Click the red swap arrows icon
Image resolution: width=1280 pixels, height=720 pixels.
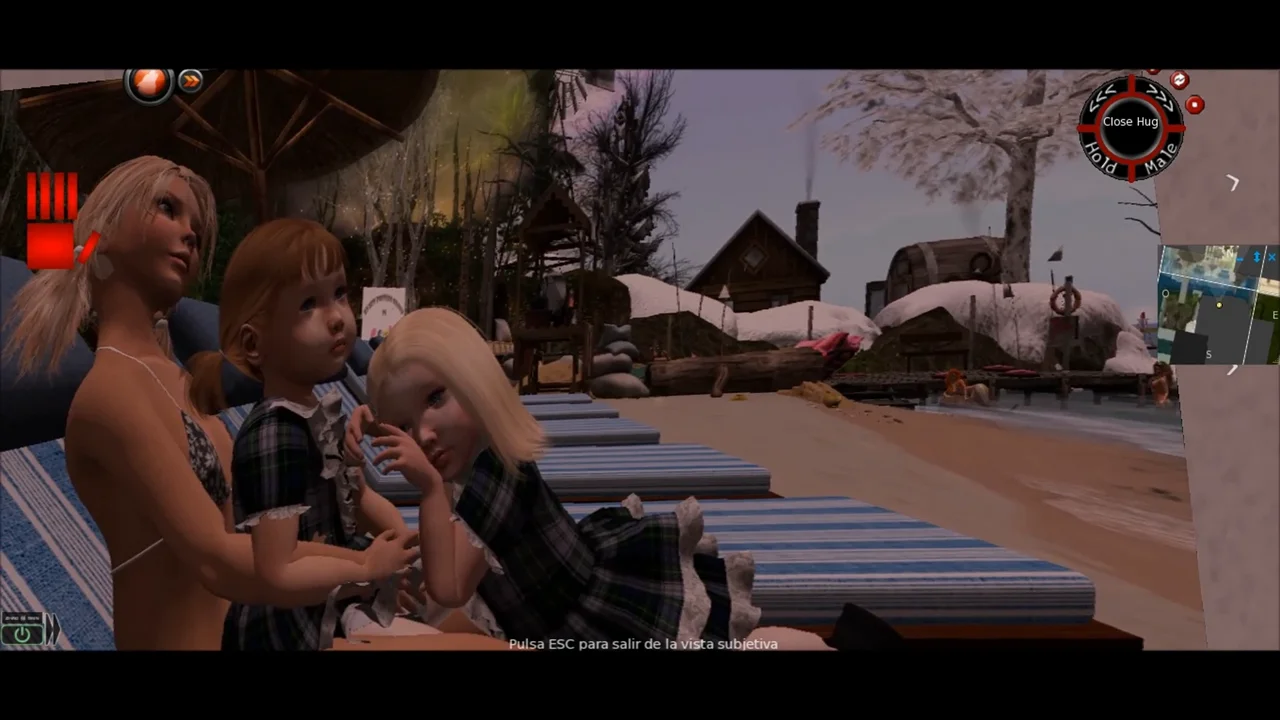[x=1179, y=80]
